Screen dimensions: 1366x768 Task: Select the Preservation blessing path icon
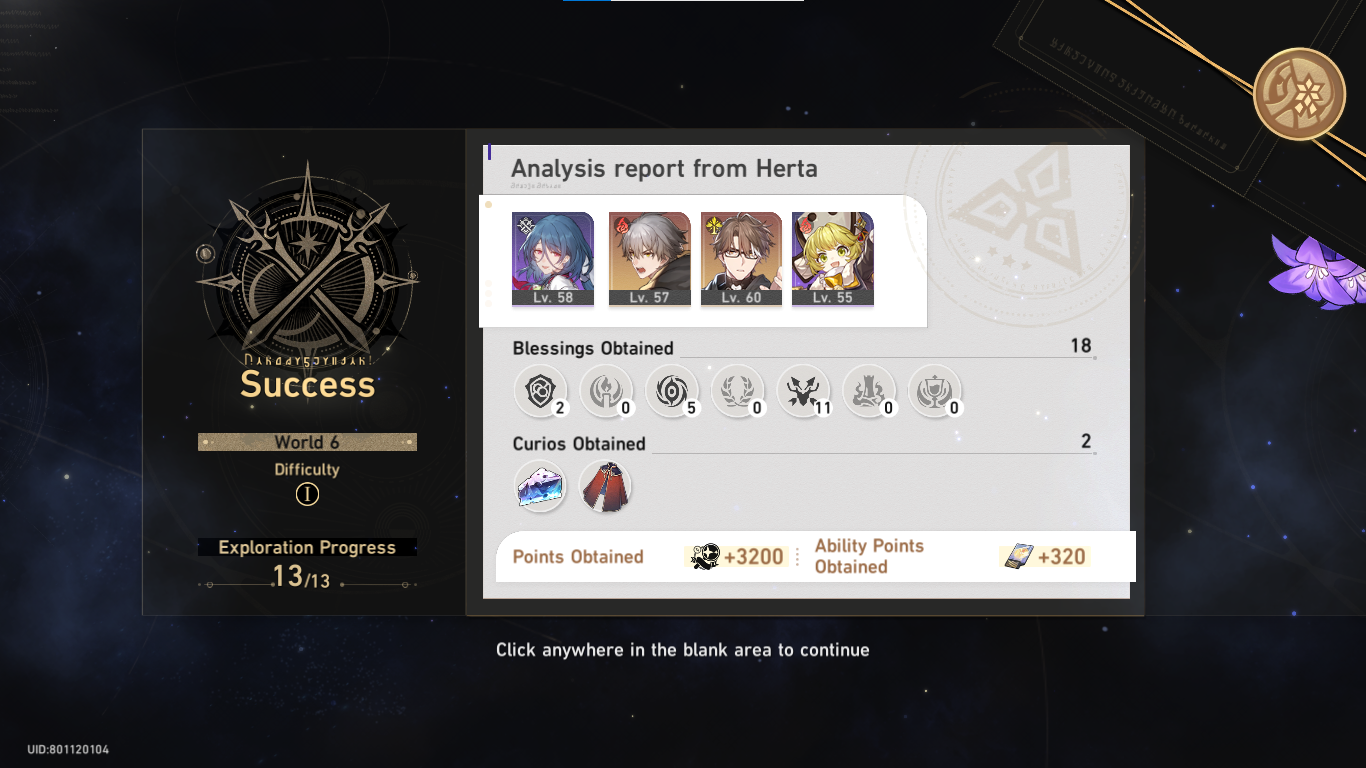point(540,391)
